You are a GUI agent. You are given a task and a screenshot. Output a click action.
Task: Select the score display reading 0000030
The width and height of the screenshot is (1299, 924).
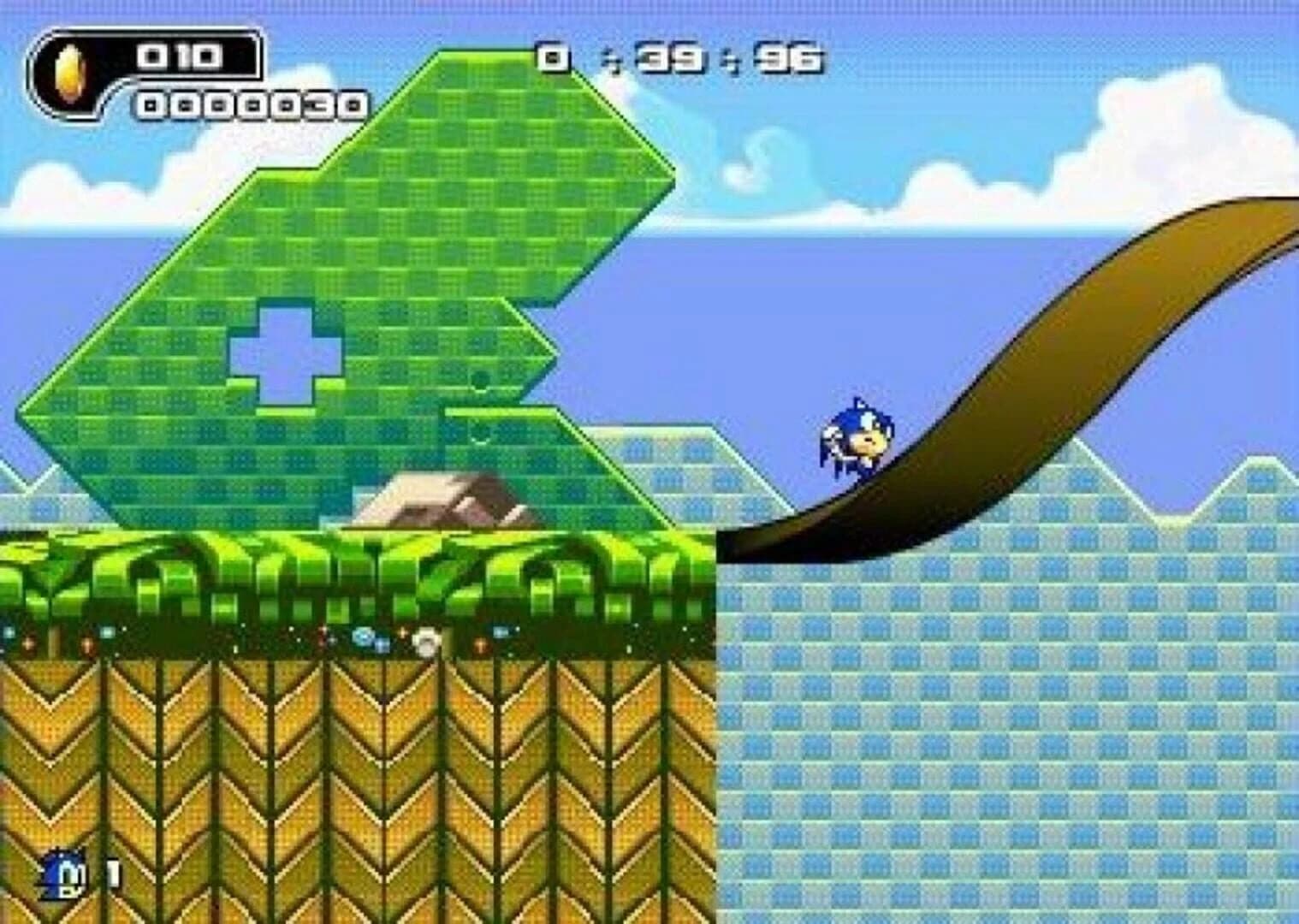click(x=251, y=107)
